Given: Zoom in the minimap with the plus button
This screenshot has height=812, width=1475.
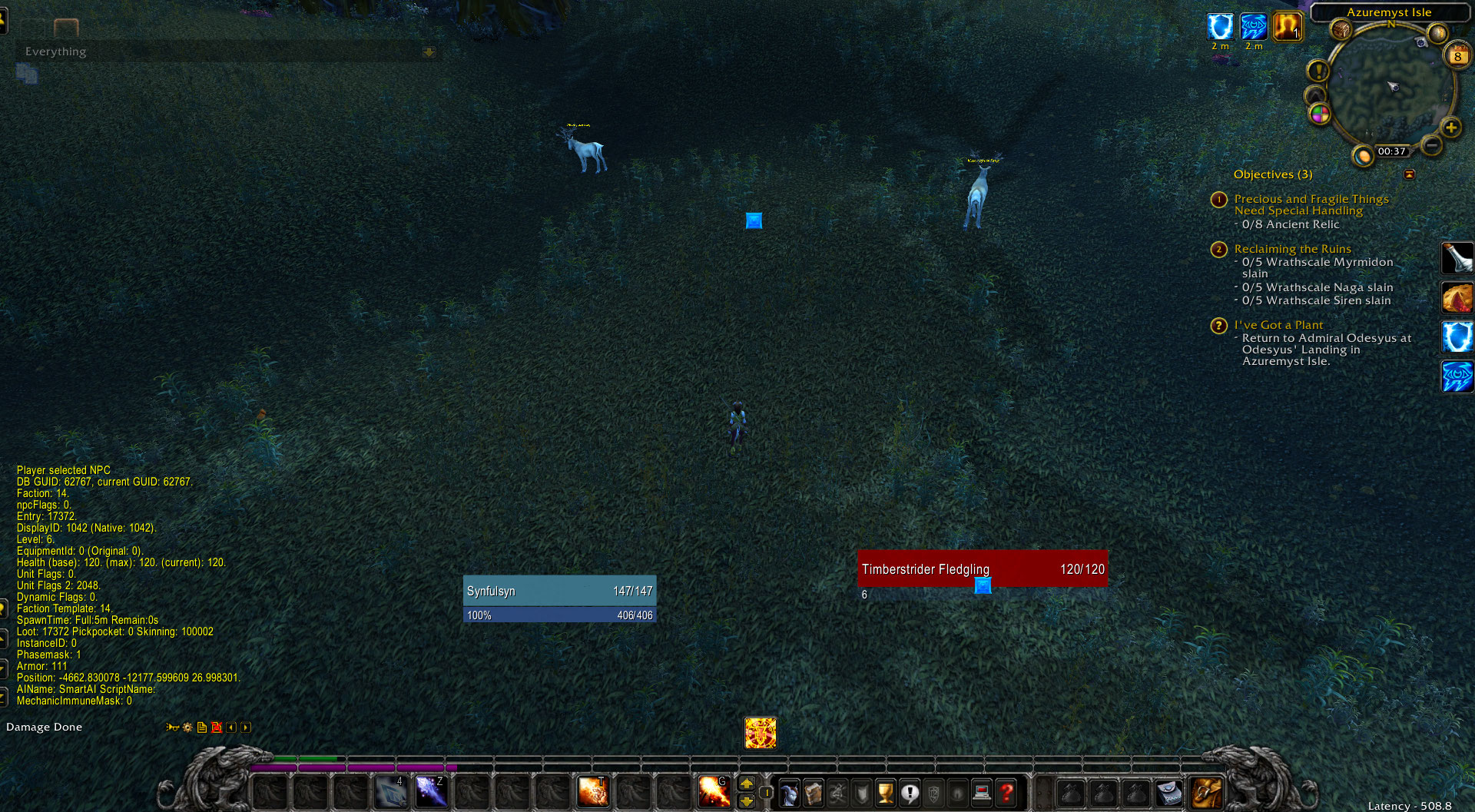Looking at the screenshot, I should [x=1450, y=128].
